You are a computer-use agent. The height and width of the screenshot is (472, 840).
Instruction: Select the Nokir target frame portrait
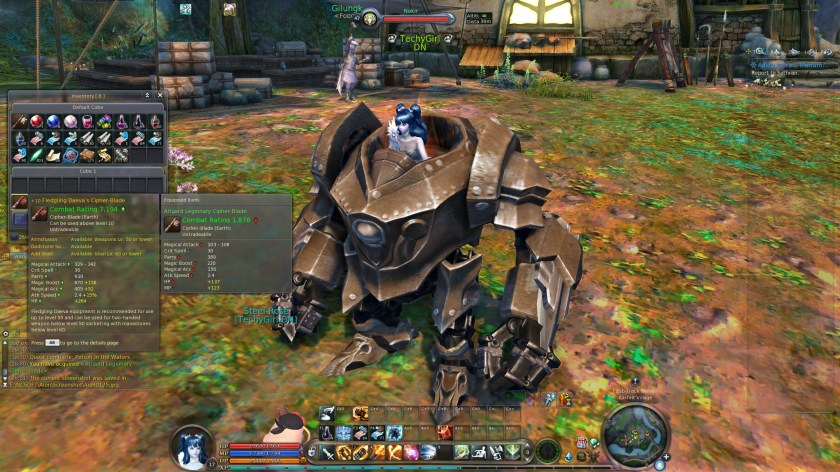point(370,18)
